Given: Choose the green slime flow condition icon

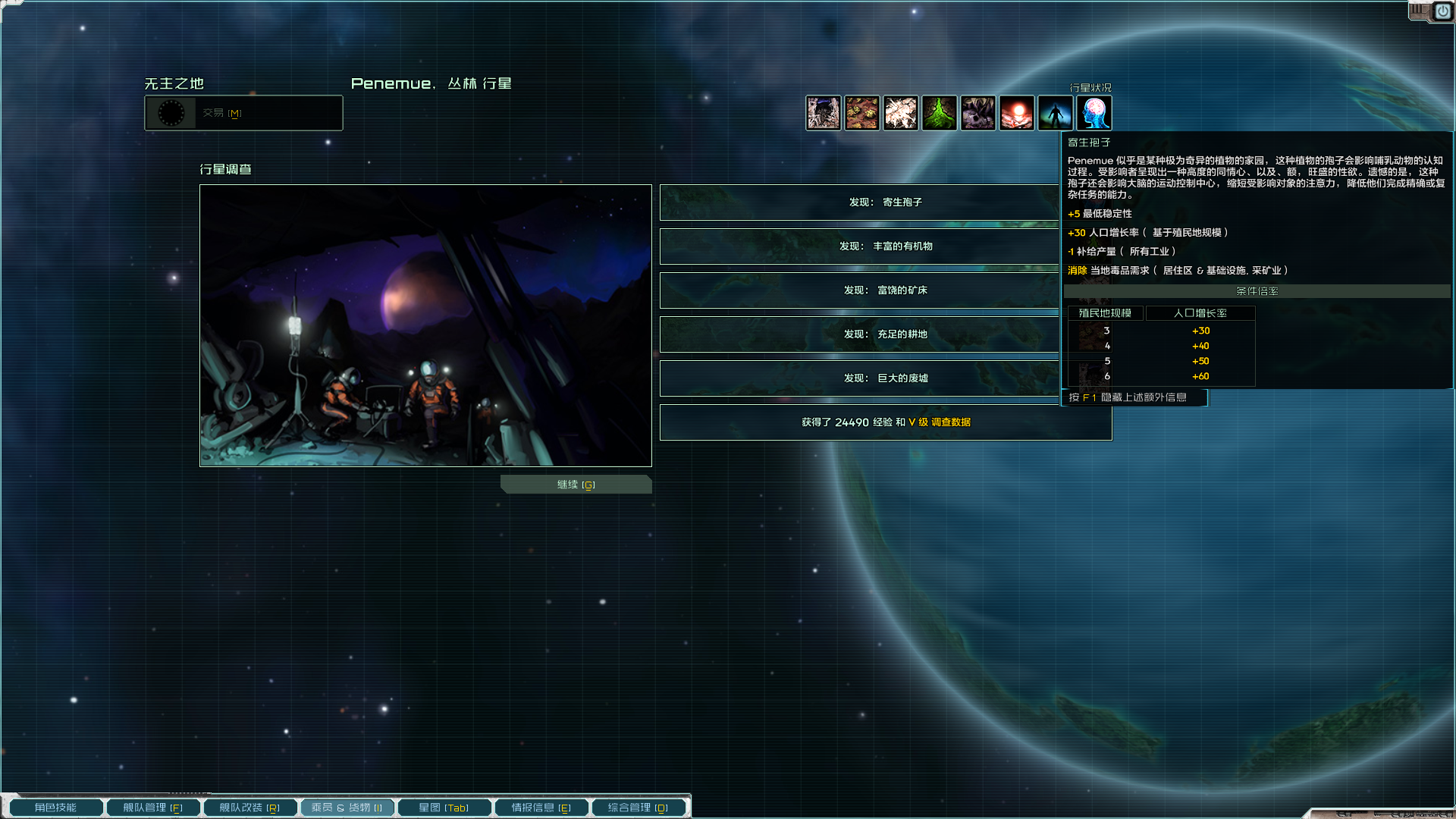Looking at the screenshot, I should click(940, 113).
